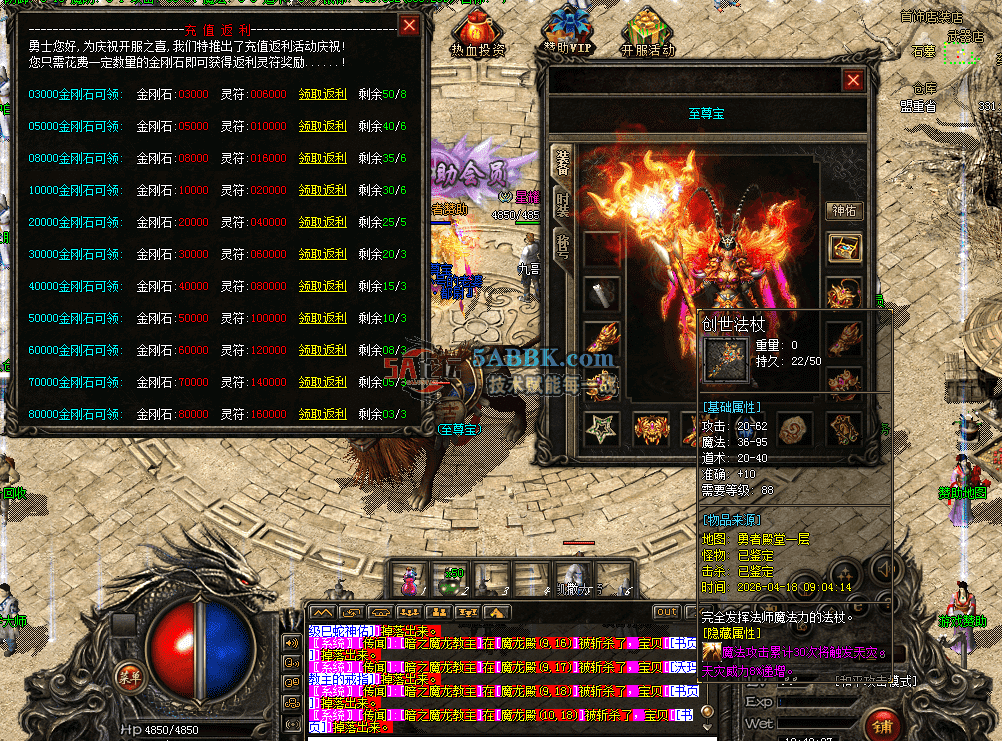Screen dimensions: 1002x741
Task: Open the red 铺 shop button
Action: 882,723
